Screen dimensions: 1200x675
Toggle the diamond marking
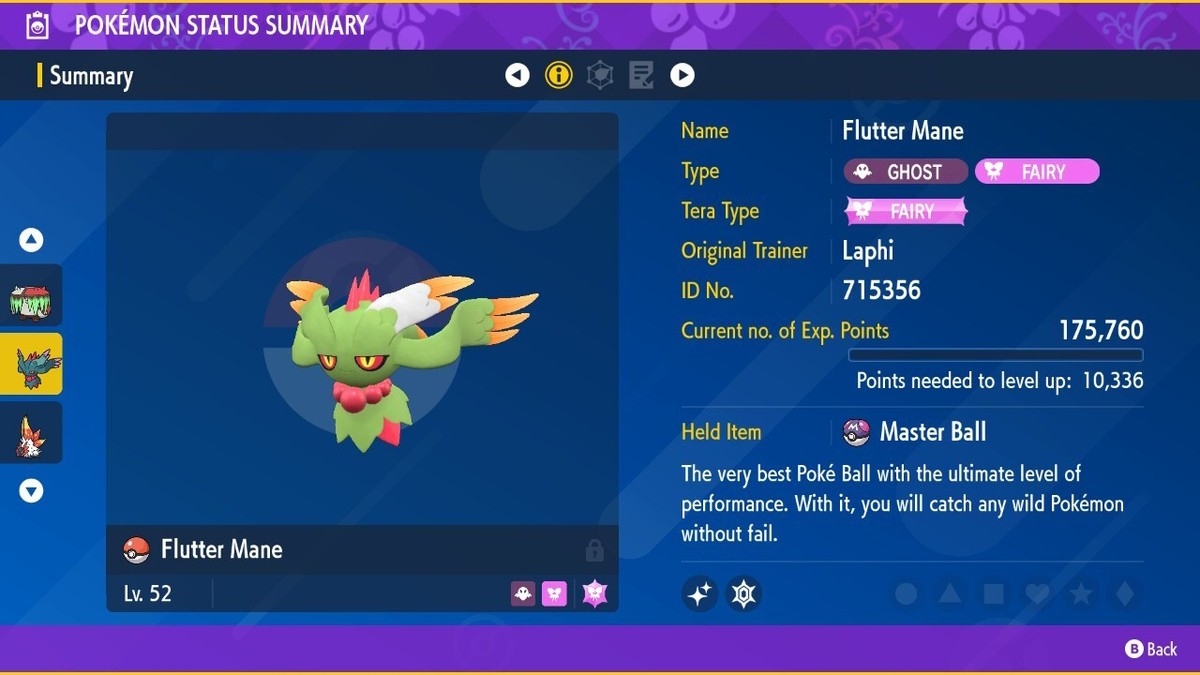point(1125,594)
